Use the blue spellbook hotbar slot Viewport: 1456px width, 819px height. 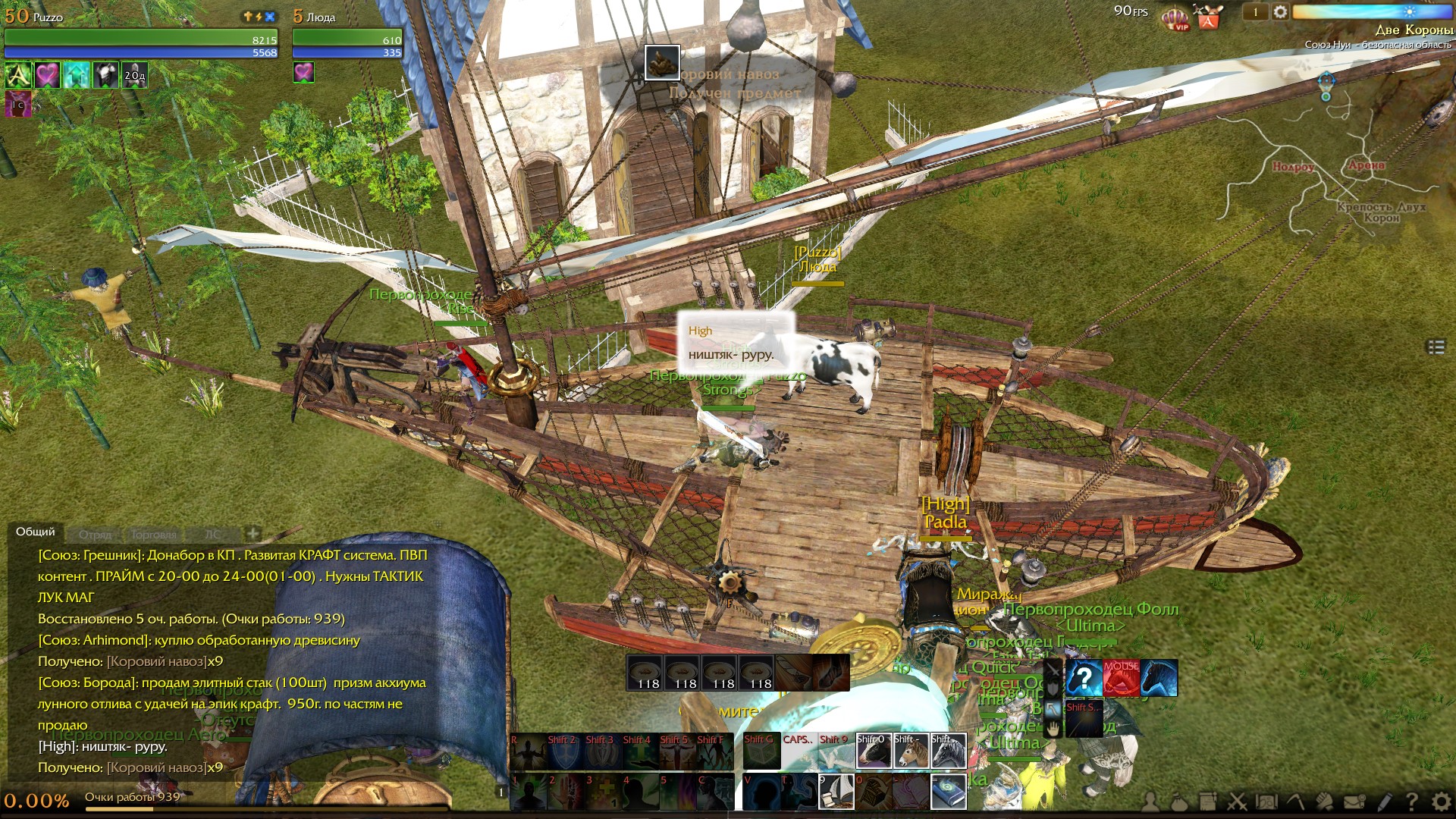[948, 792]
